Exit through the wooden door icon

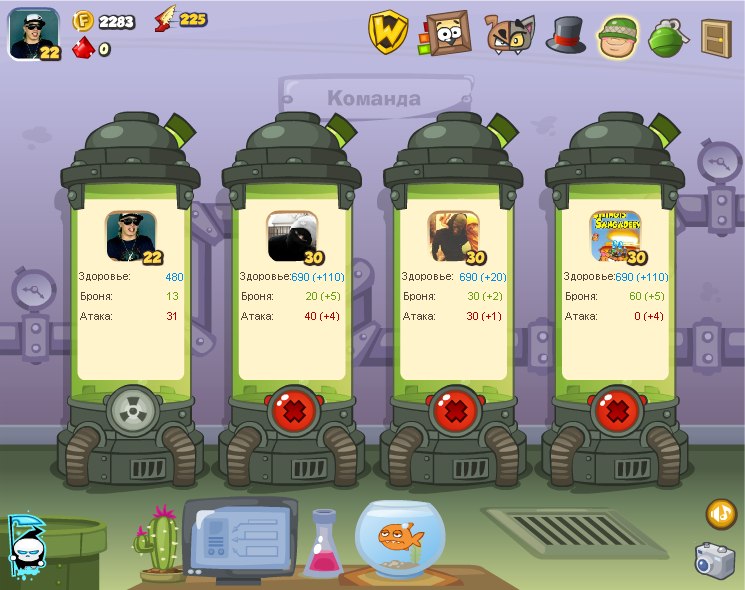[x=716, y=36]
